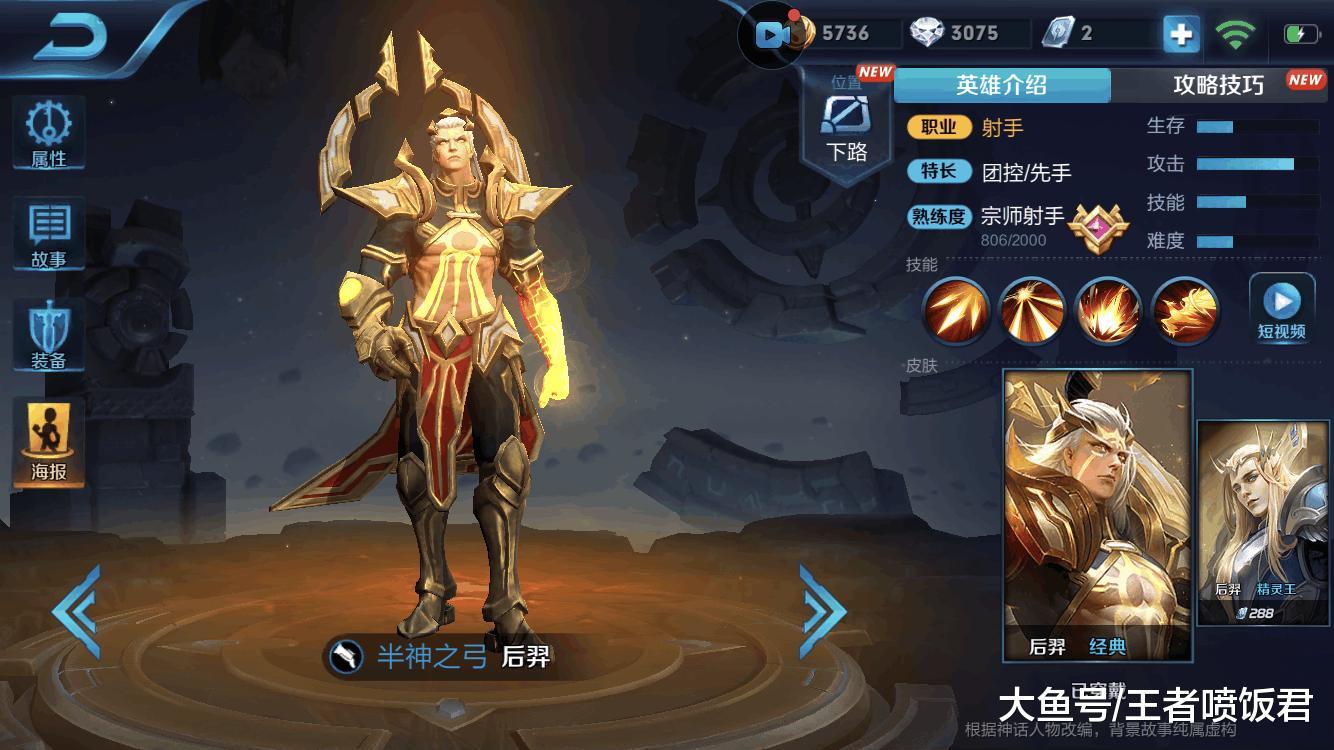The height and width of the screenshot is (750, 1334).
Task: Show the 海报 poster view
Action: click(x=48, y=445)
